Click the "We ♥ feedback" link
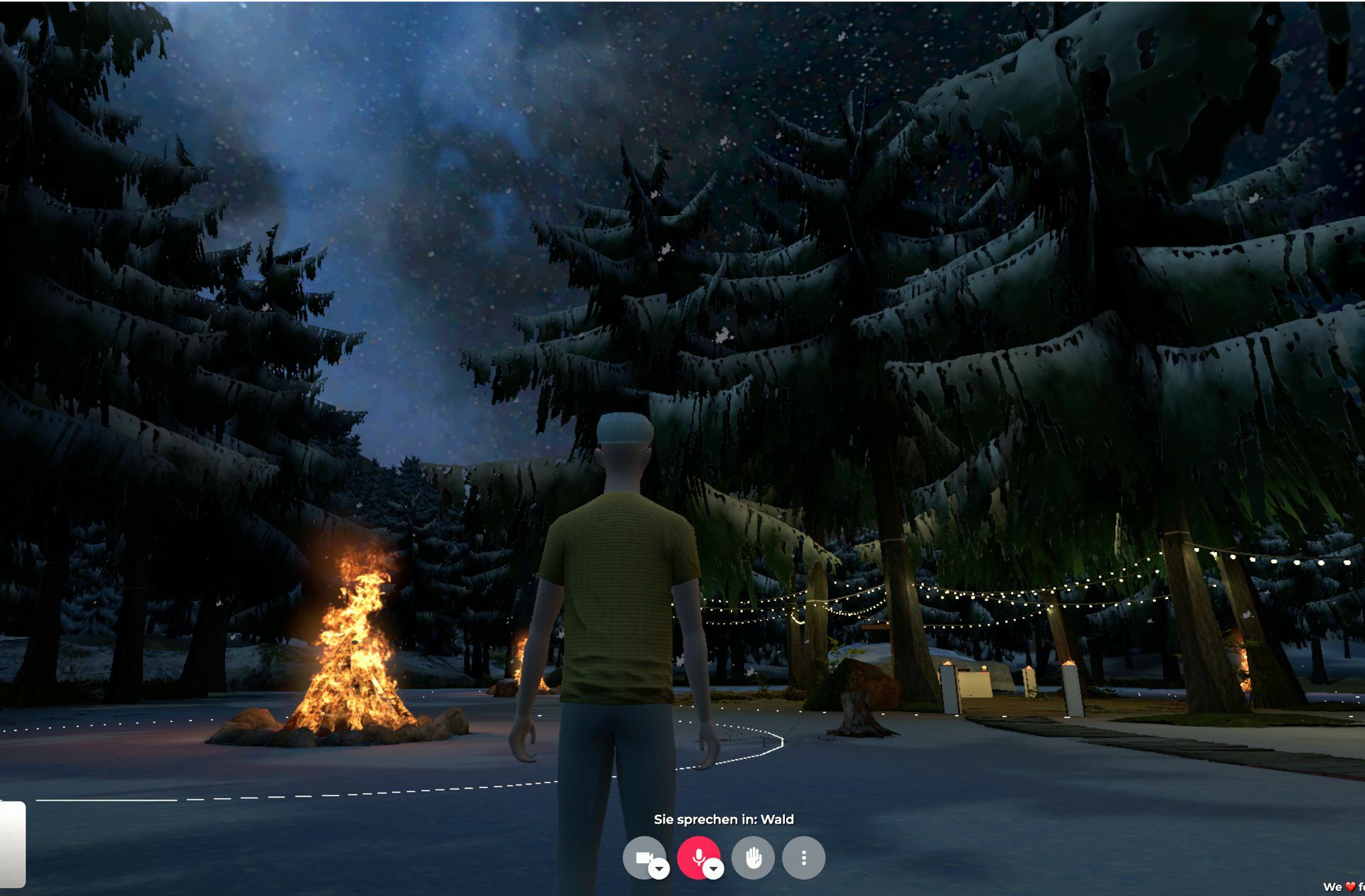 (x=1344, y=887)
